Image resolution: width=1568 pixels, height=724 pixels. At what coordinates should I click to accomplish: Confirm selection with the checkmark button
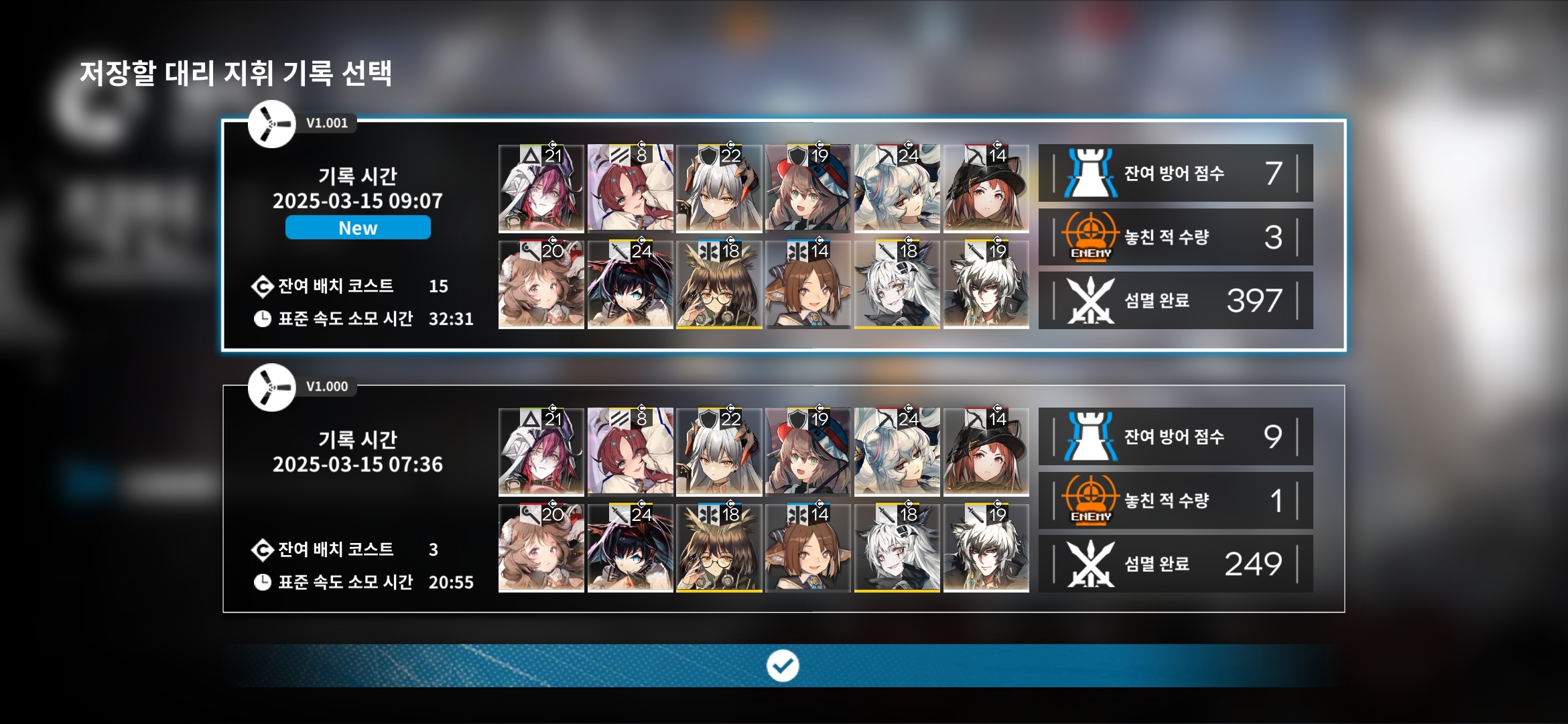point(783,666)
